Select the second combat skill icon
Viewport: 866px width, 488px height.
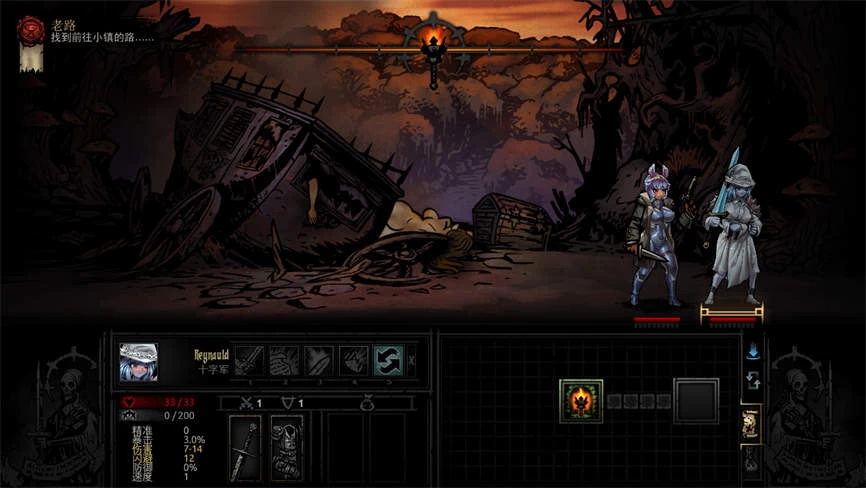click(x=284, y=360)
